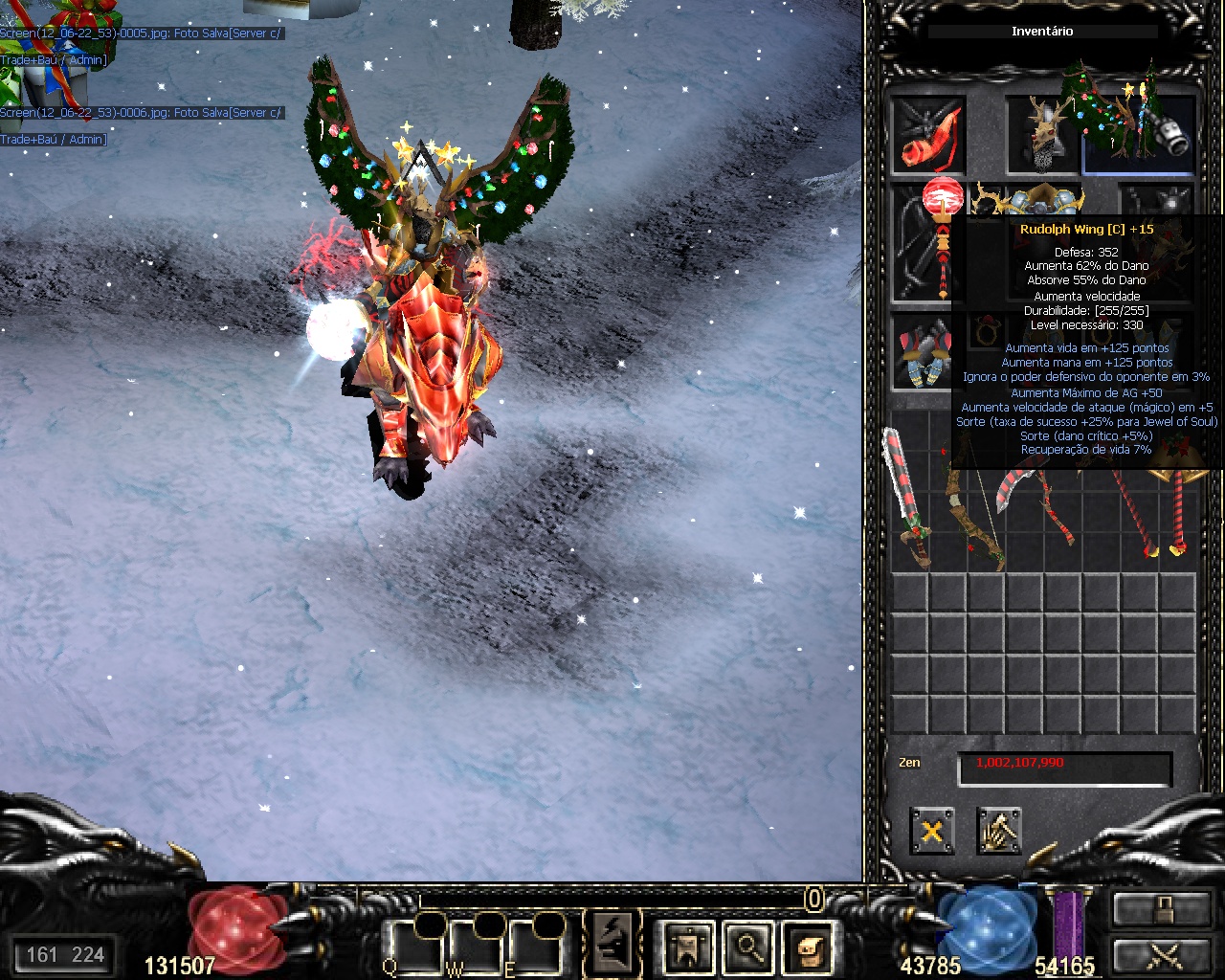
Task: Click the padlock button in the bottom-right corner
Action: tap(1161, 909)
